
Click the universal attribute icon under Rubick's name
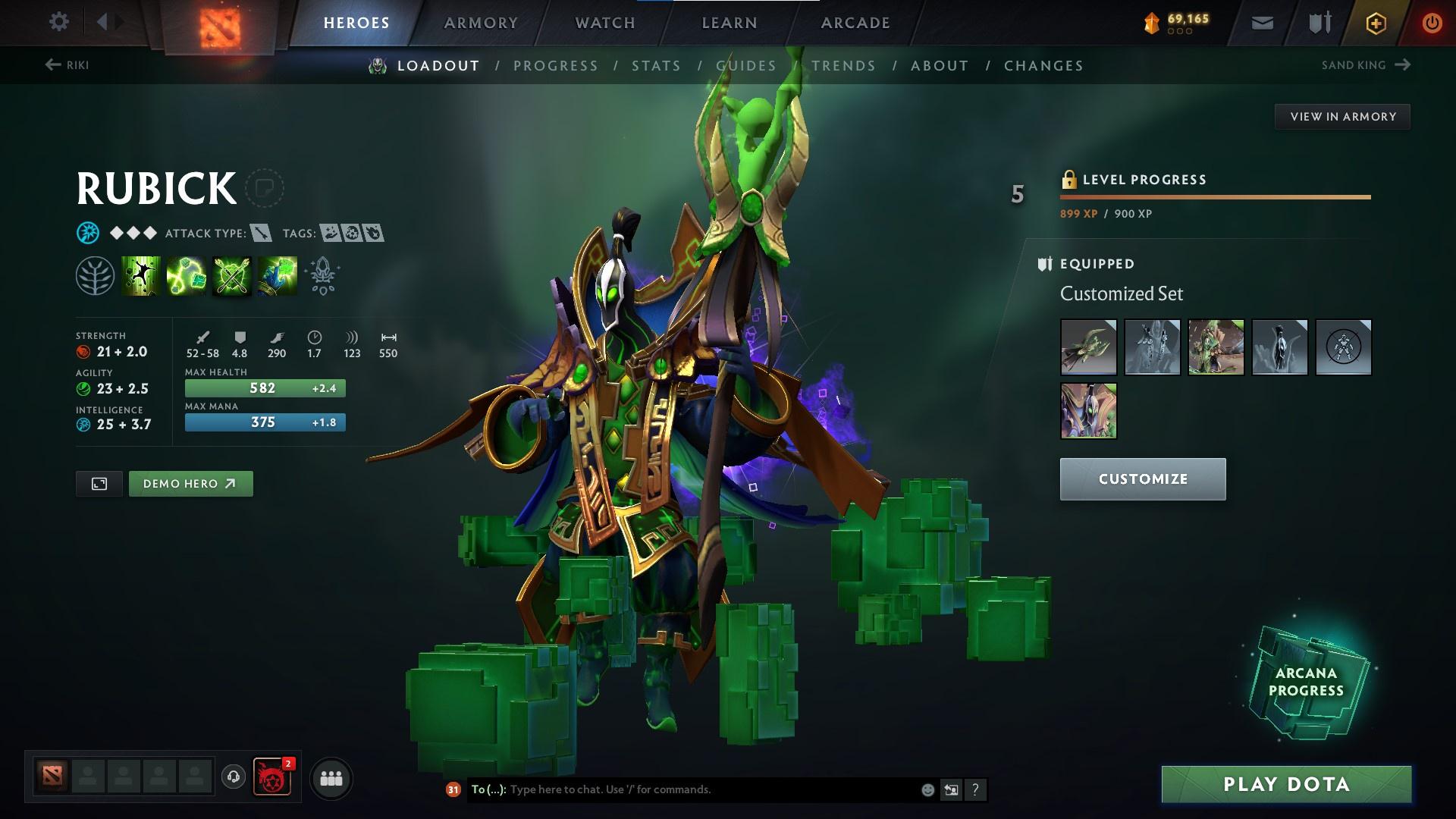coord(86,233)
